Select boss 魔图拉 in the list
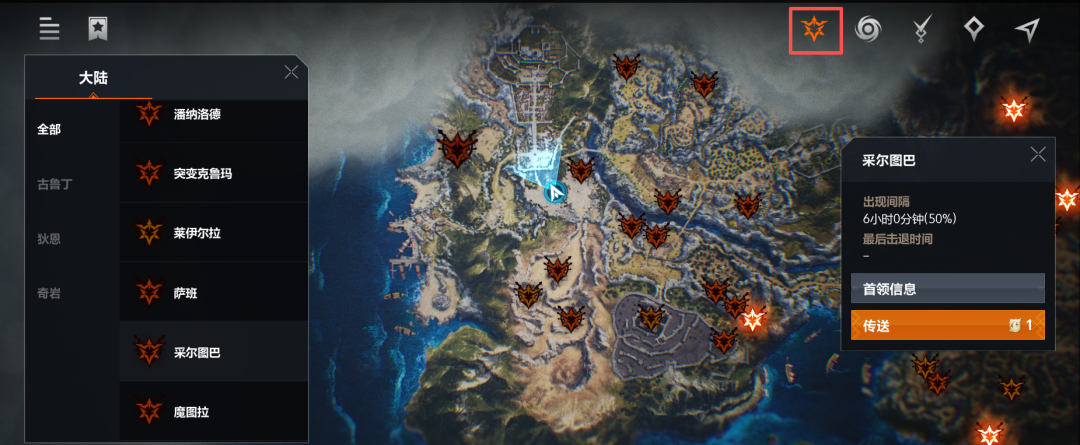Screen dimensions: 1080x445 212,410
